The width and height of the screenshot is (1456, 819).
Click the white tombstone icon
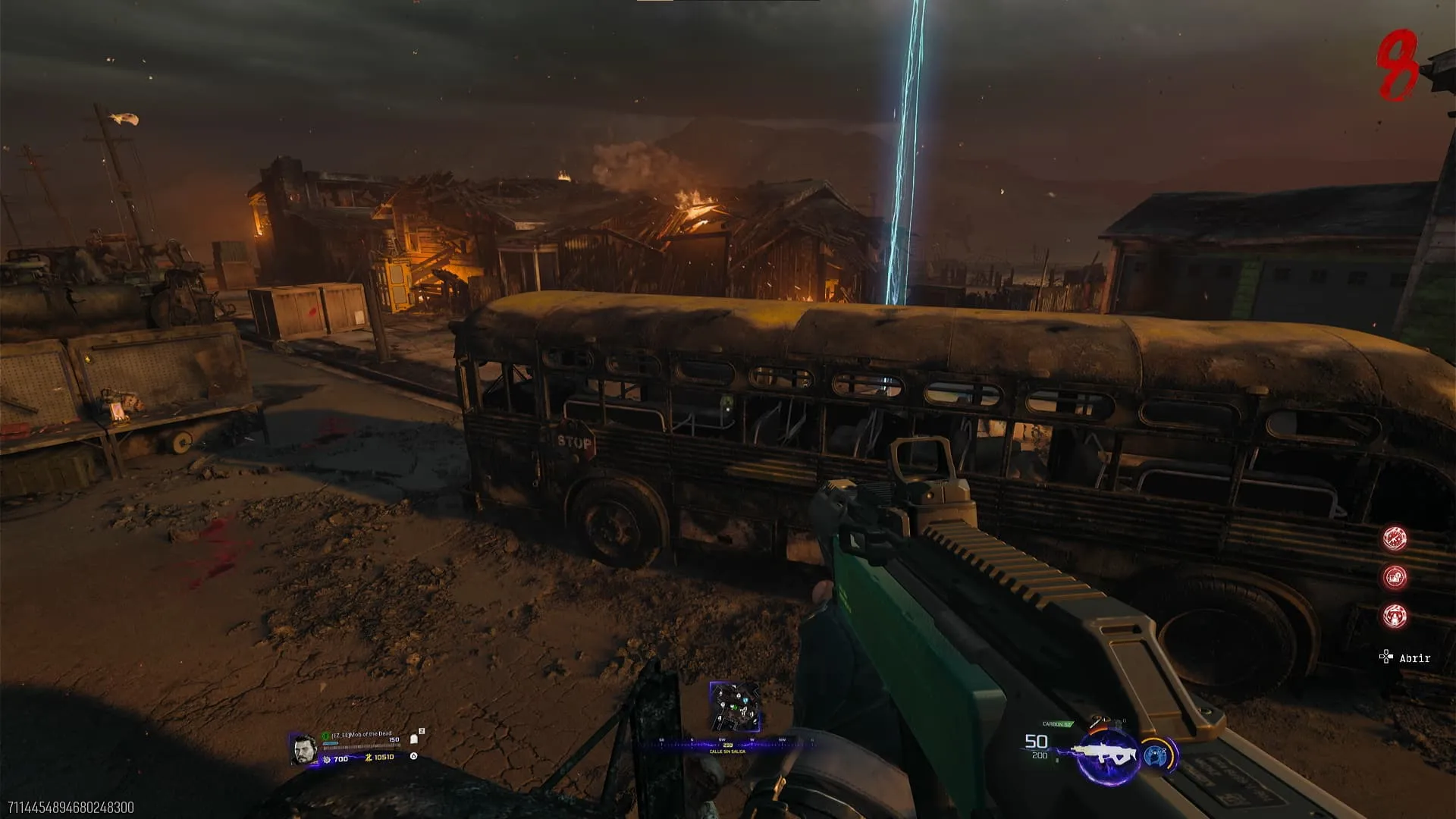click(x=414, y=739)
